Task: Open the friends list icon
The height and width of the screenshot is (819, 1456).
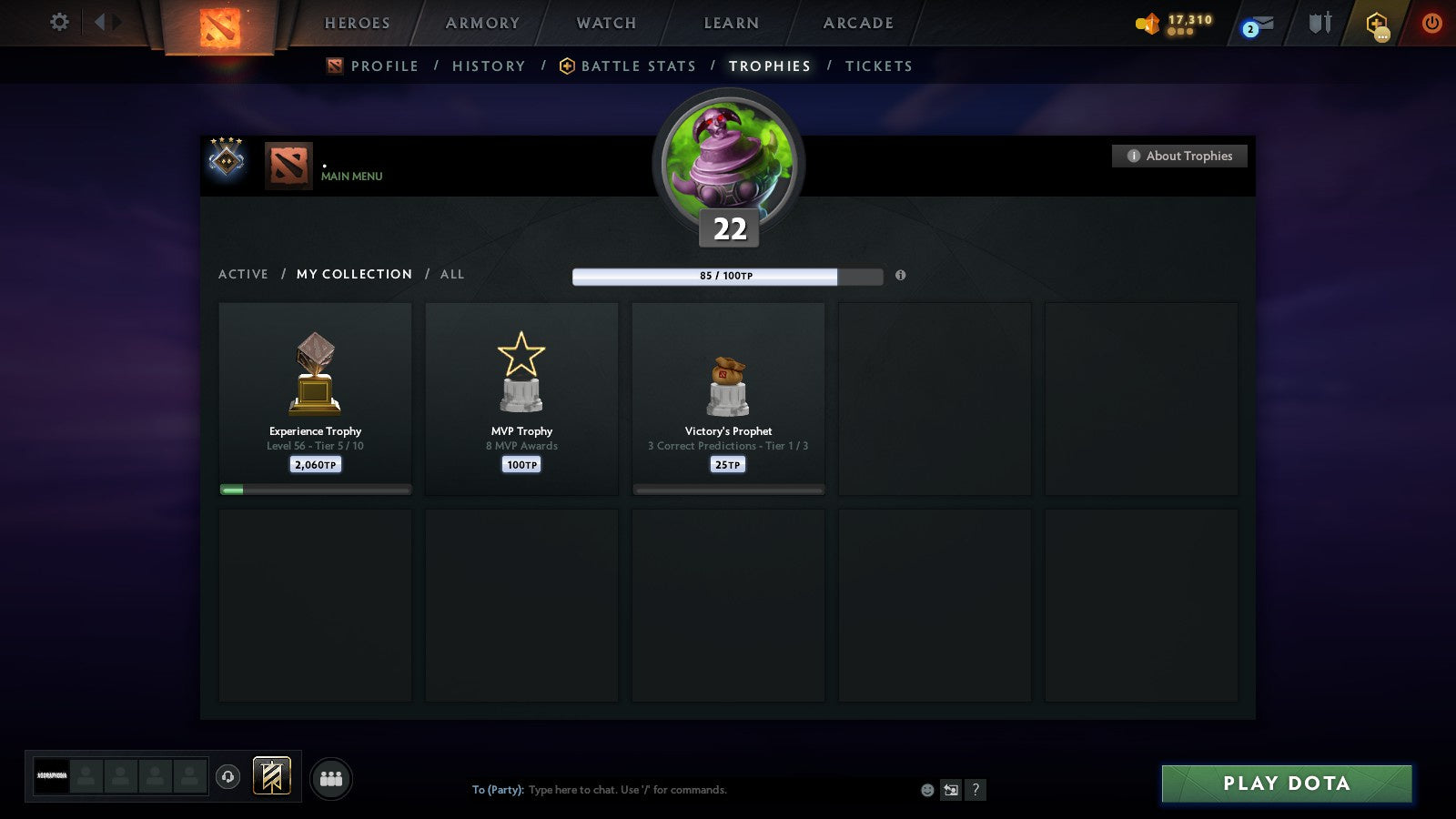Action: [331, 776]
